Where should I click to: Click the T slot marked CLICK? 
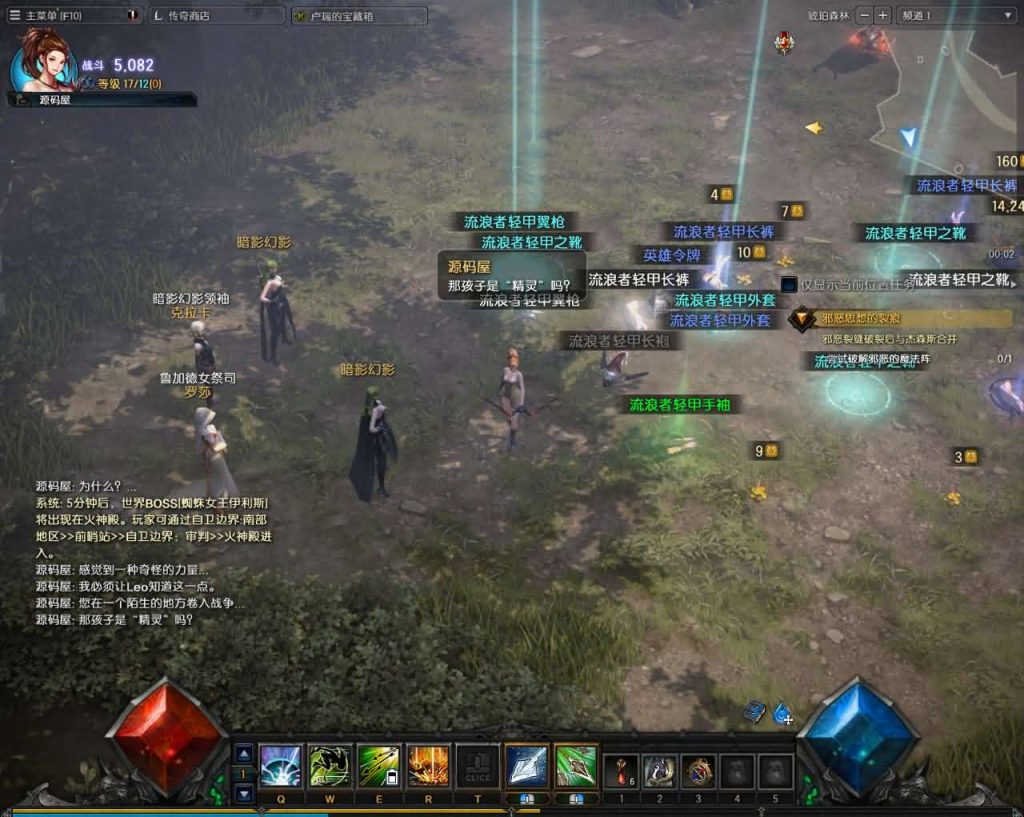pyautogui.click(x=478, y=766)
